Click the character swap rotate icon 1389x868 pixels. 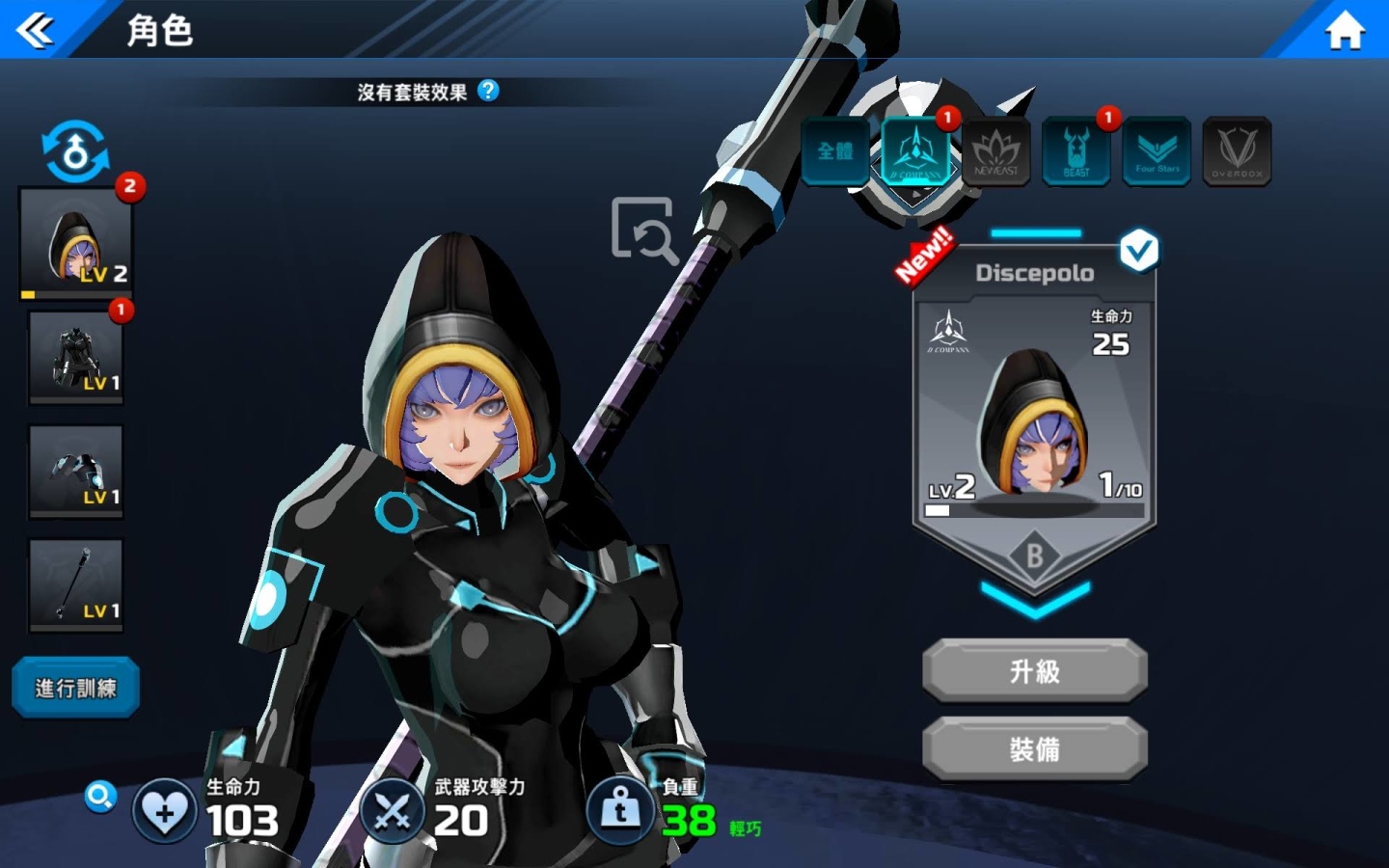75,151
